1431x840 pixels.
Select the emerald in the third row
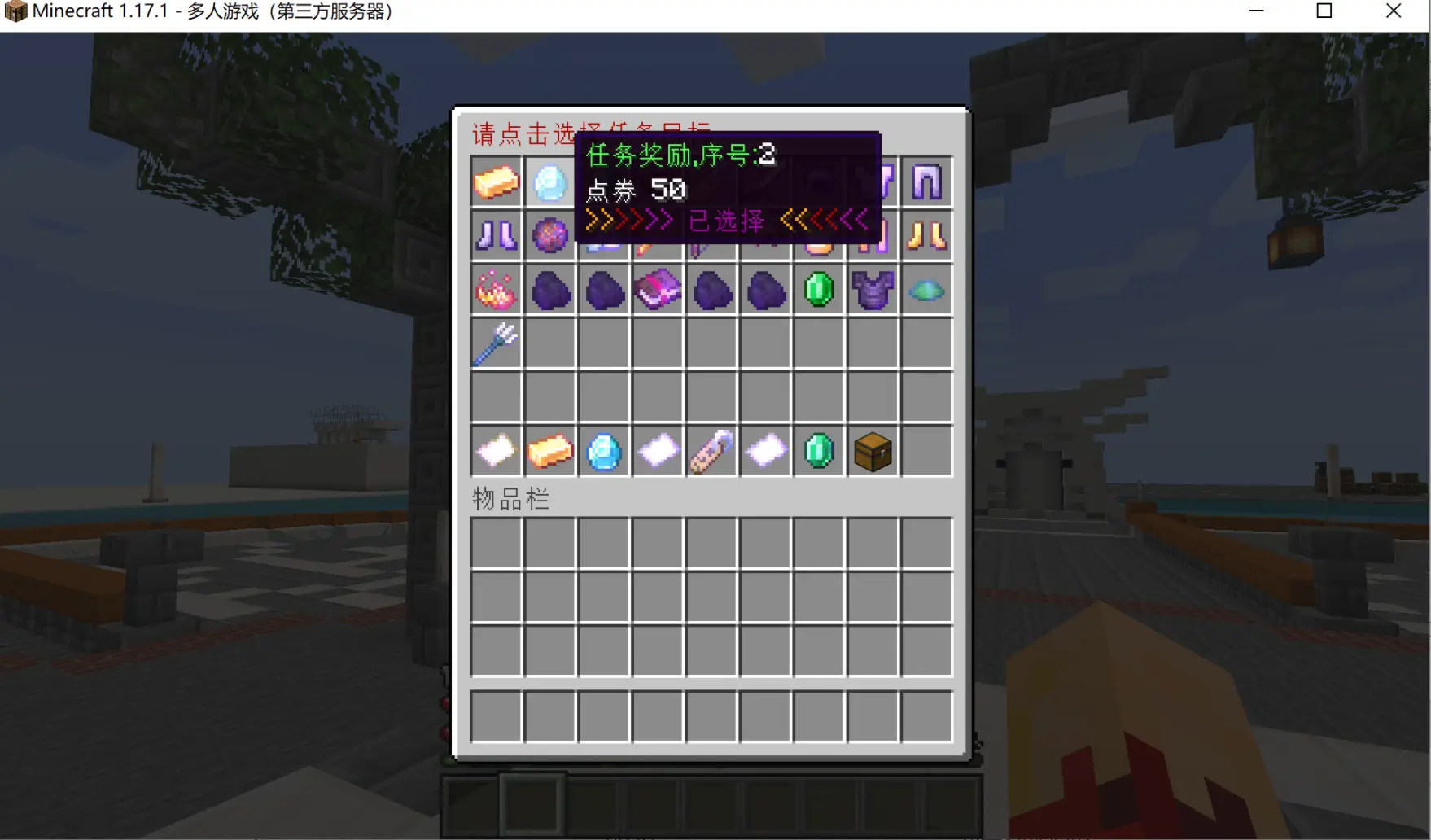click(x=820, y=290)
